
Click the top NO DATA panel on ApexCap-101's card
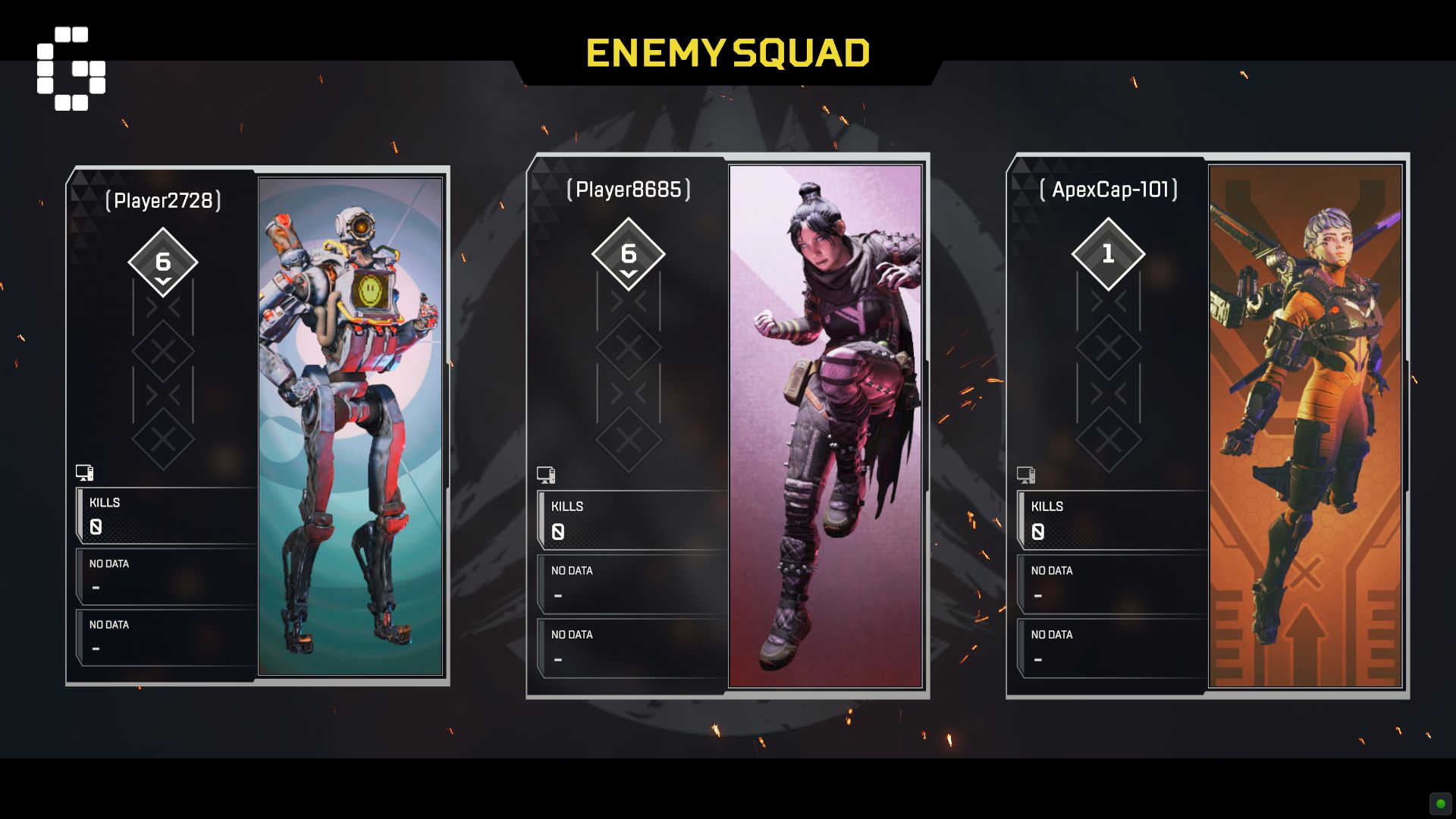[1112, 582]
